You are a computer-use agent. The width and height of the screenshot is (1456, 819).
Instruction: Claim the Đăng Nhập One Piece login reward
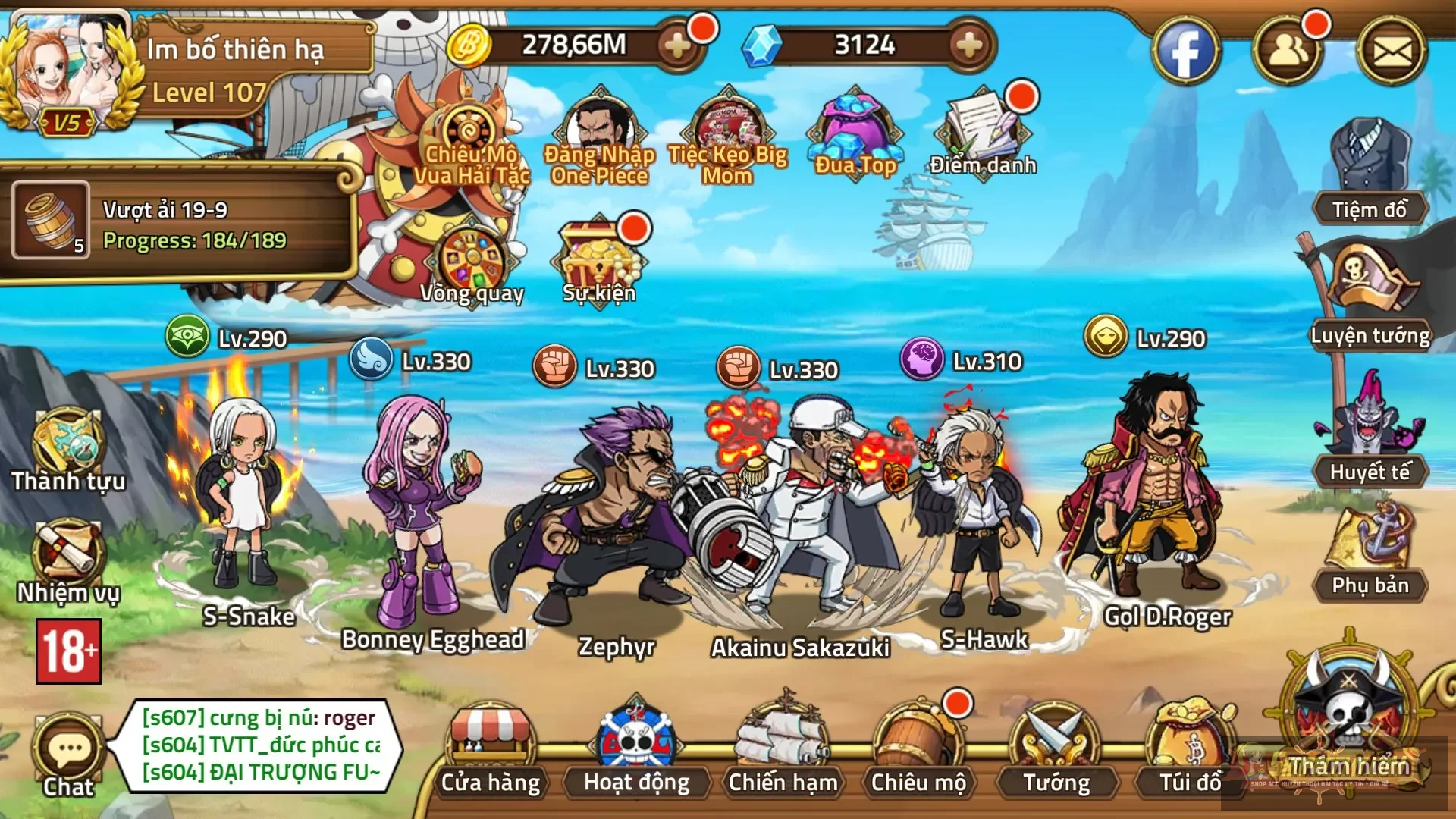(599, 129)
